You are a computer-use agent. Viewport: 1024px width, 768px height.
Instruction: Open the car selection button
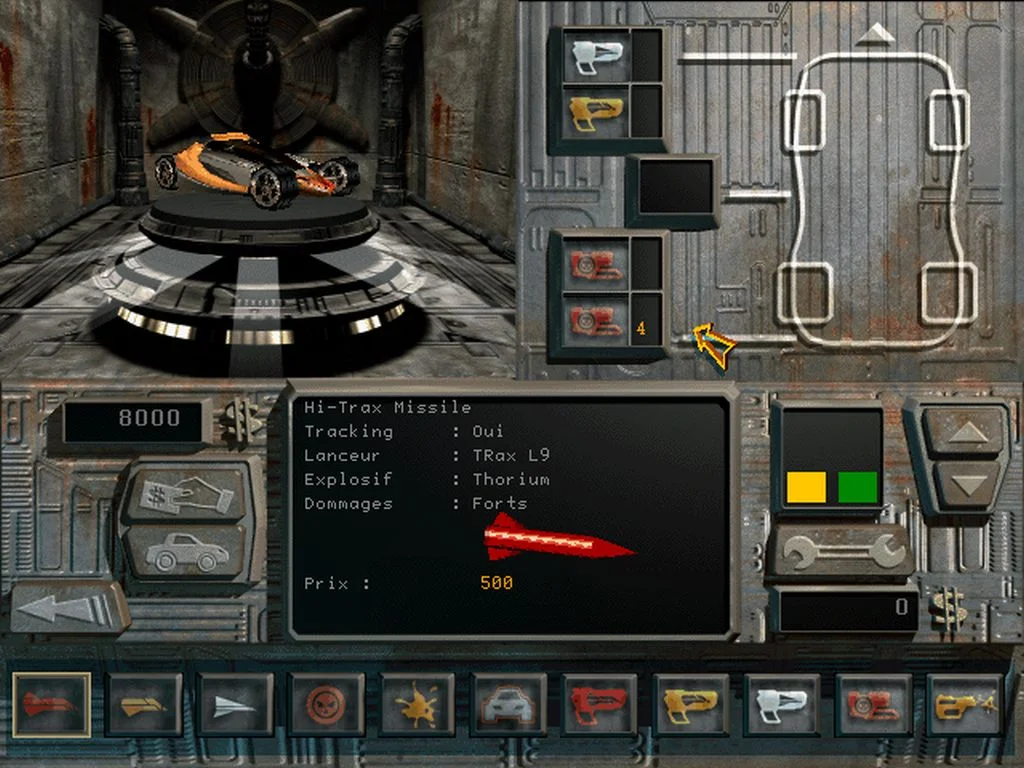(187, 550)
